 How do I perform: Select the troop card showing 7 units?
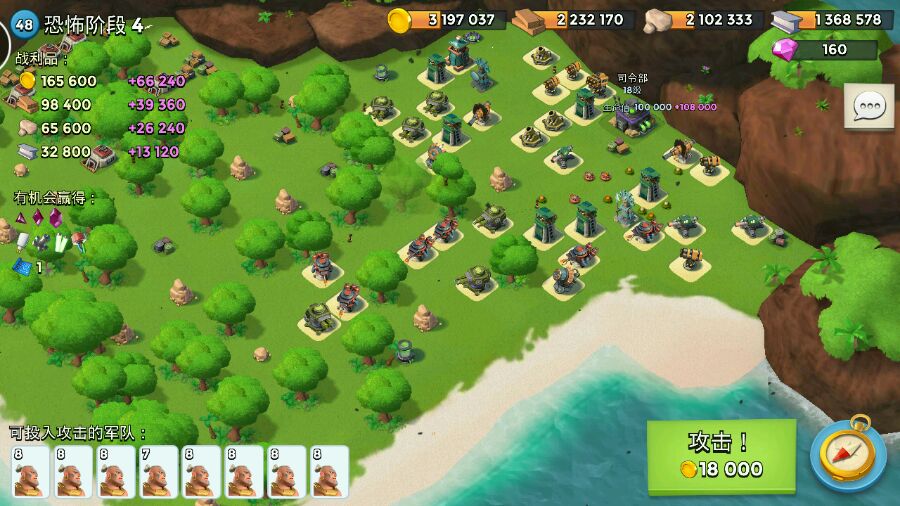(158, 471)
